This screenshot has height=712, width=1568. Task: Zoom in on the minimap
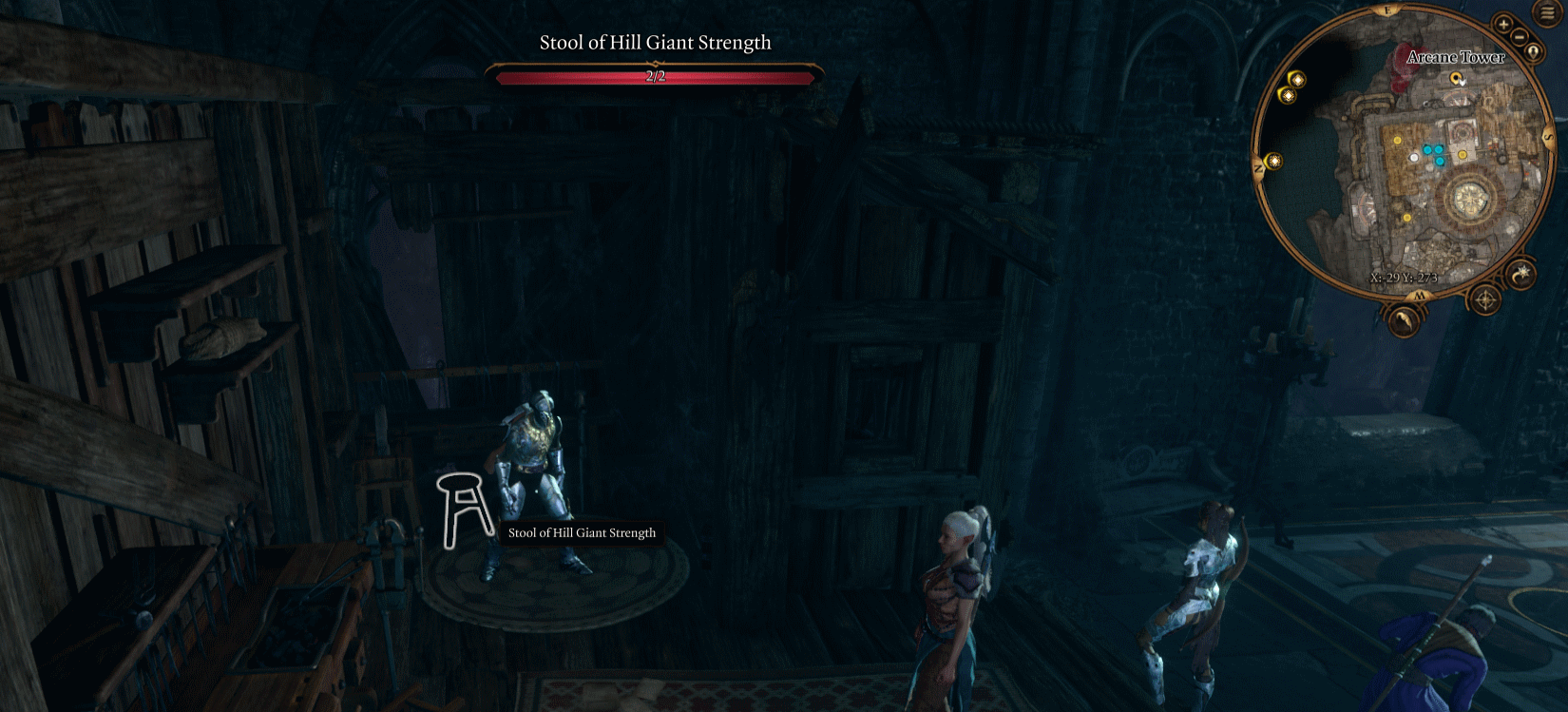click(x=1503, y=25)
